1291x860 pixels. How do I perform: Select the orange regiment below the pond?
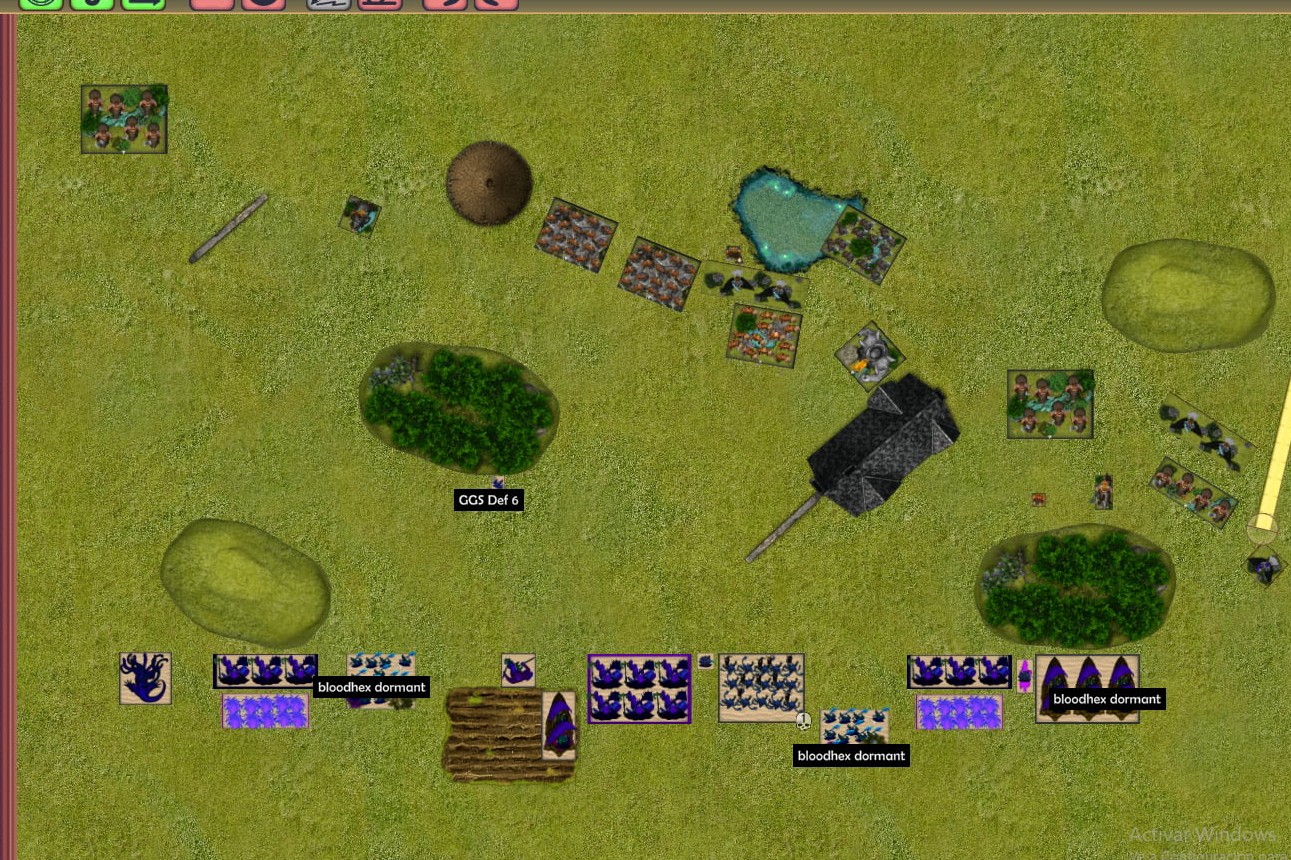764,336
